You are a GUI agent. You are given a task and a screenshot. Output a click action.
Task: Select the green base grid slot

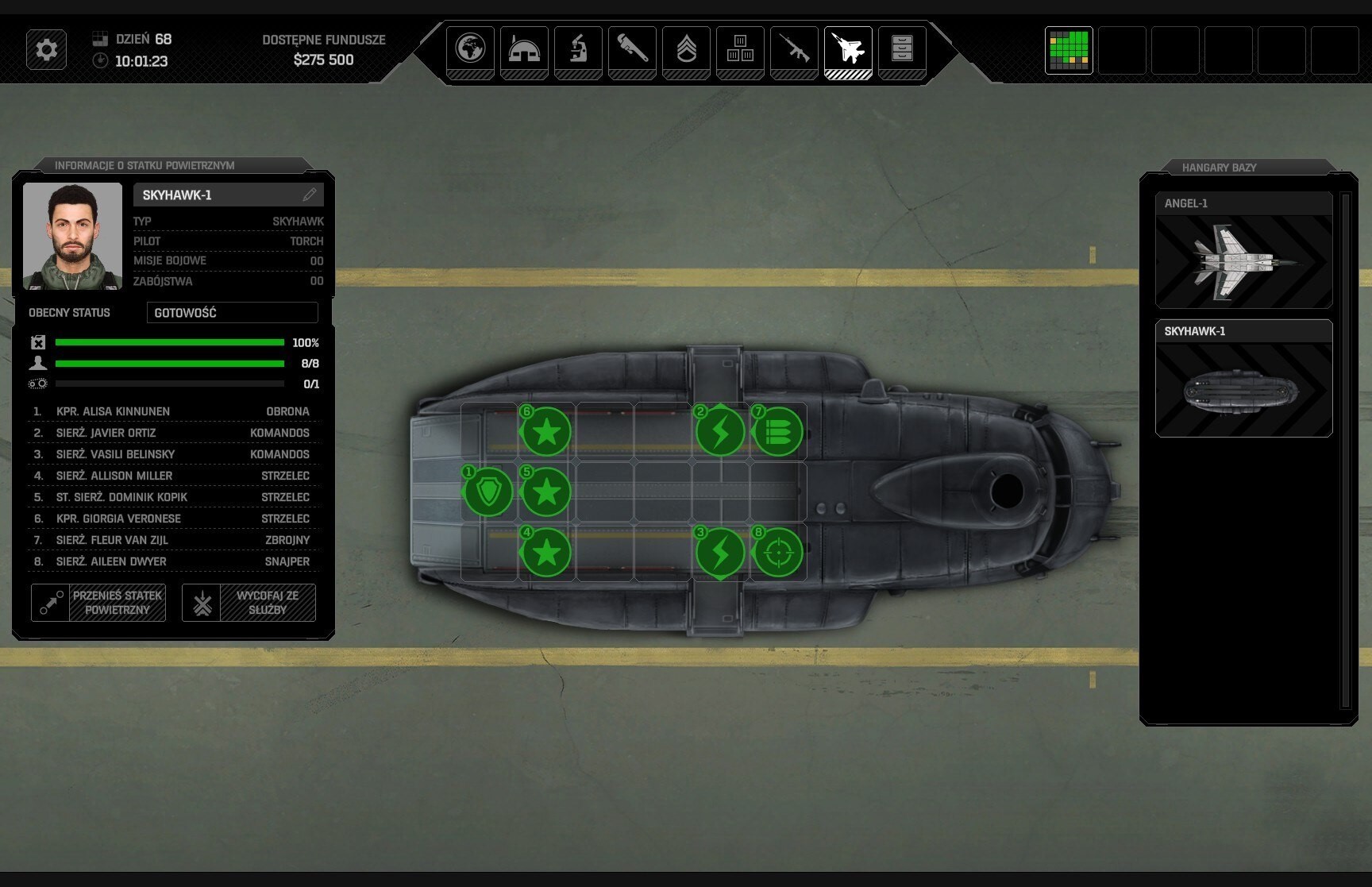pos(1069,50)
